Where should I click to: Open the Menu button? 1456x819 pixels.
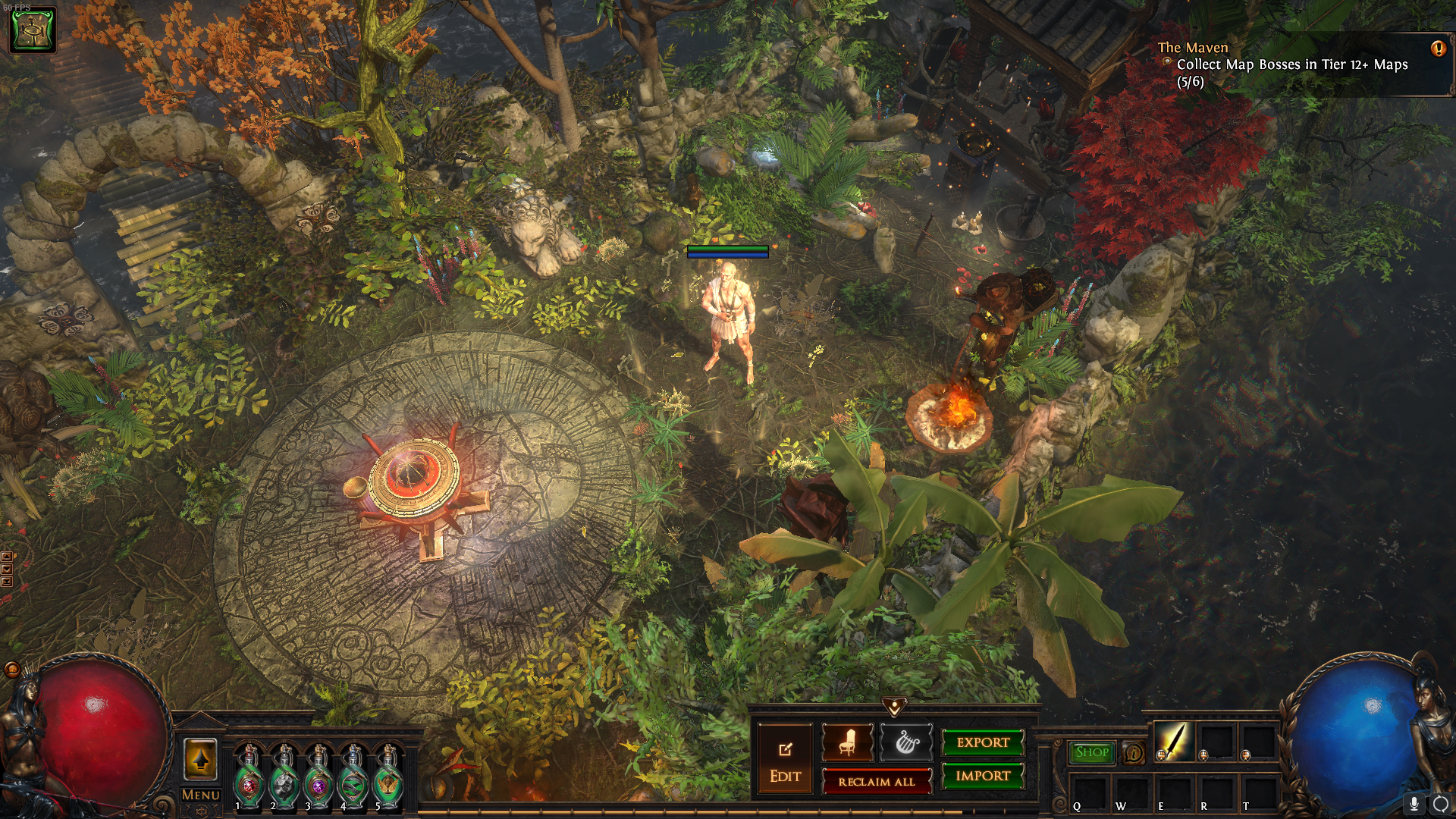200,795
